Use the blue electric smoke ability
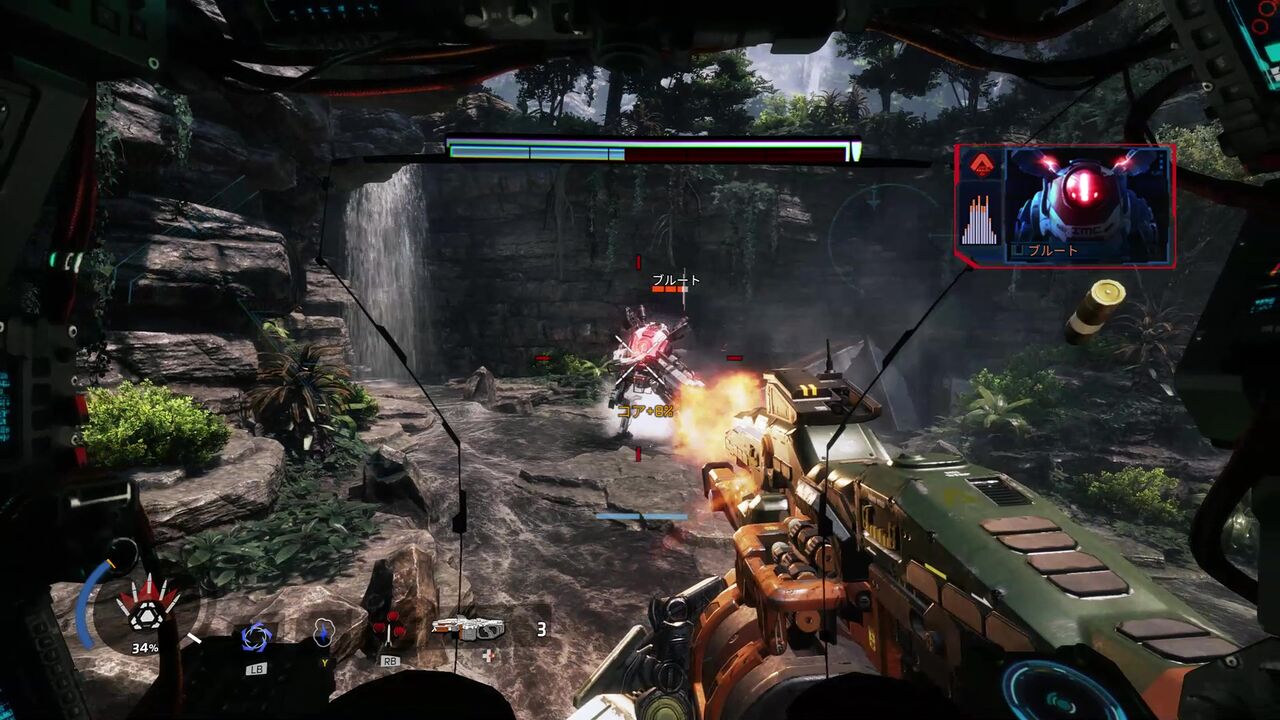 tap(324, 632)
